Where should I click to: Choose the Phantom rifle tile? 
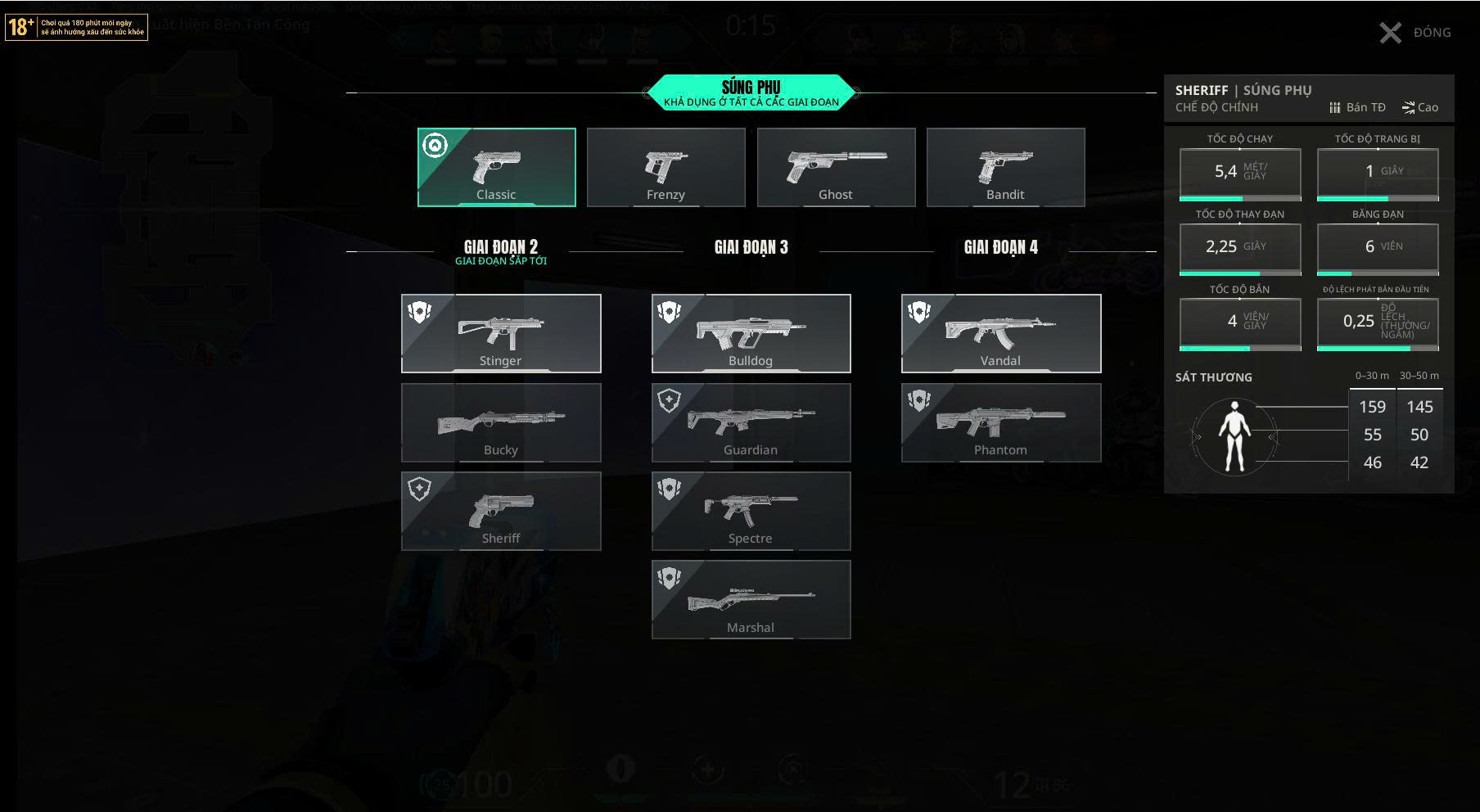pyautogui.click(x=1000, y=422)
